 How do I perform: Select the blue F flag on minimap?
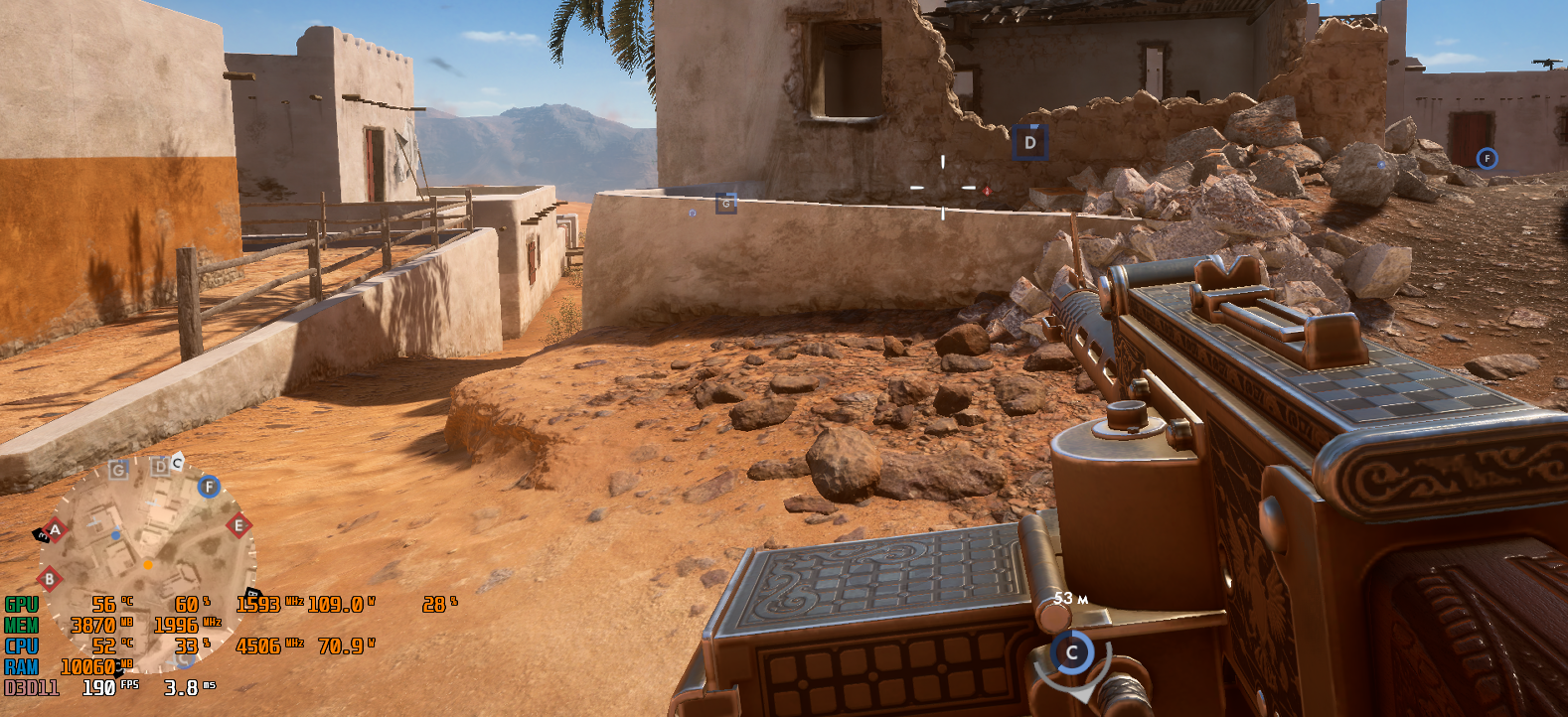pos(209,487)
